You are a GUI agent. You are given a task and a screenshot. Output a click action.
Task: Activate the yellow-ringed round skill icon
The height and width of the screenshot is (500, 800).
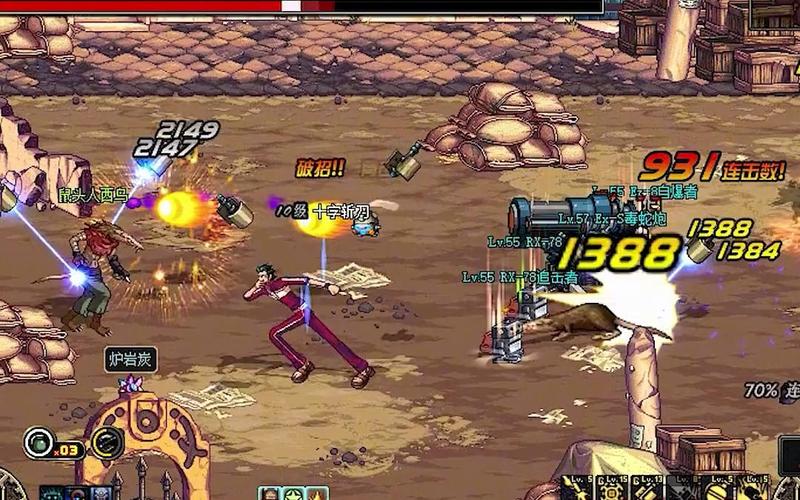pyautogui.click(x=106, y=442)
